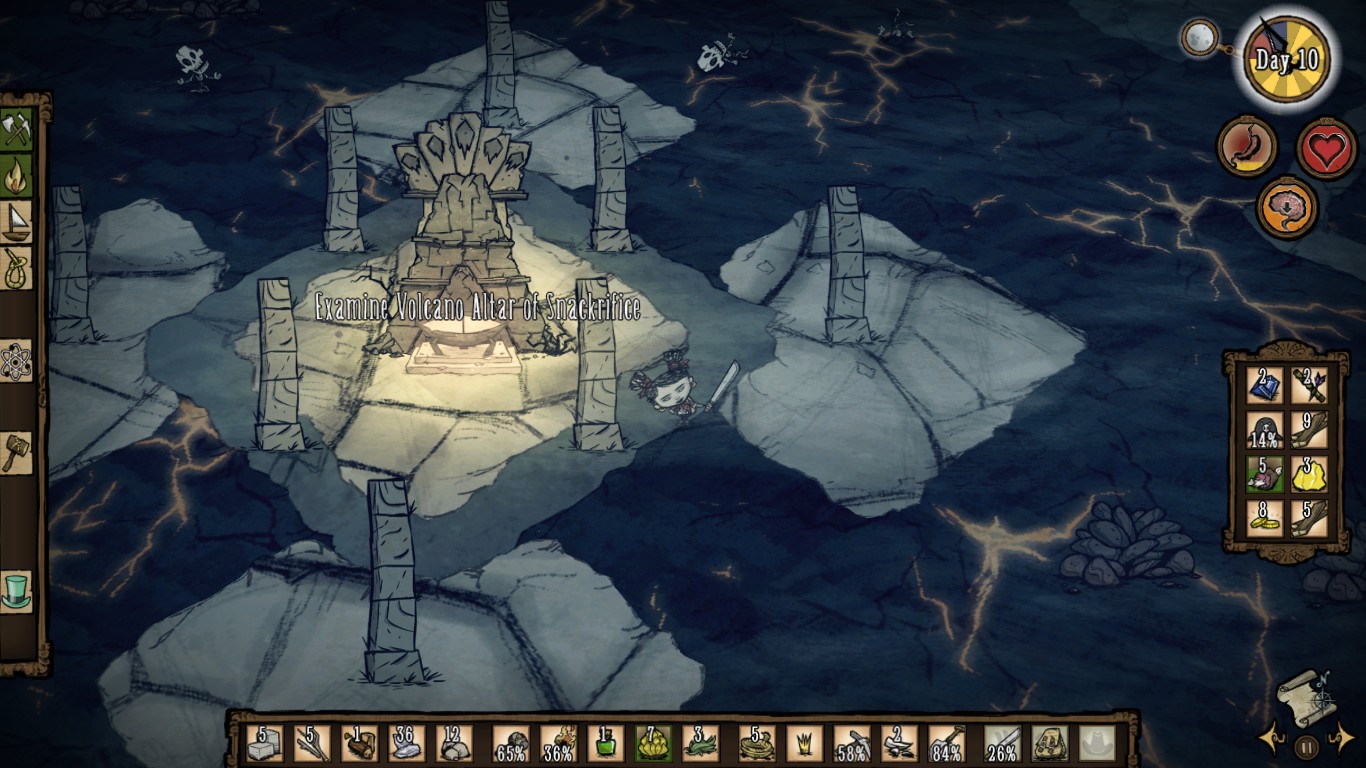The width and height of the screenshot is (1366, 768).
Task: Select the blue gems in backpack
Action: [1265, 385]
